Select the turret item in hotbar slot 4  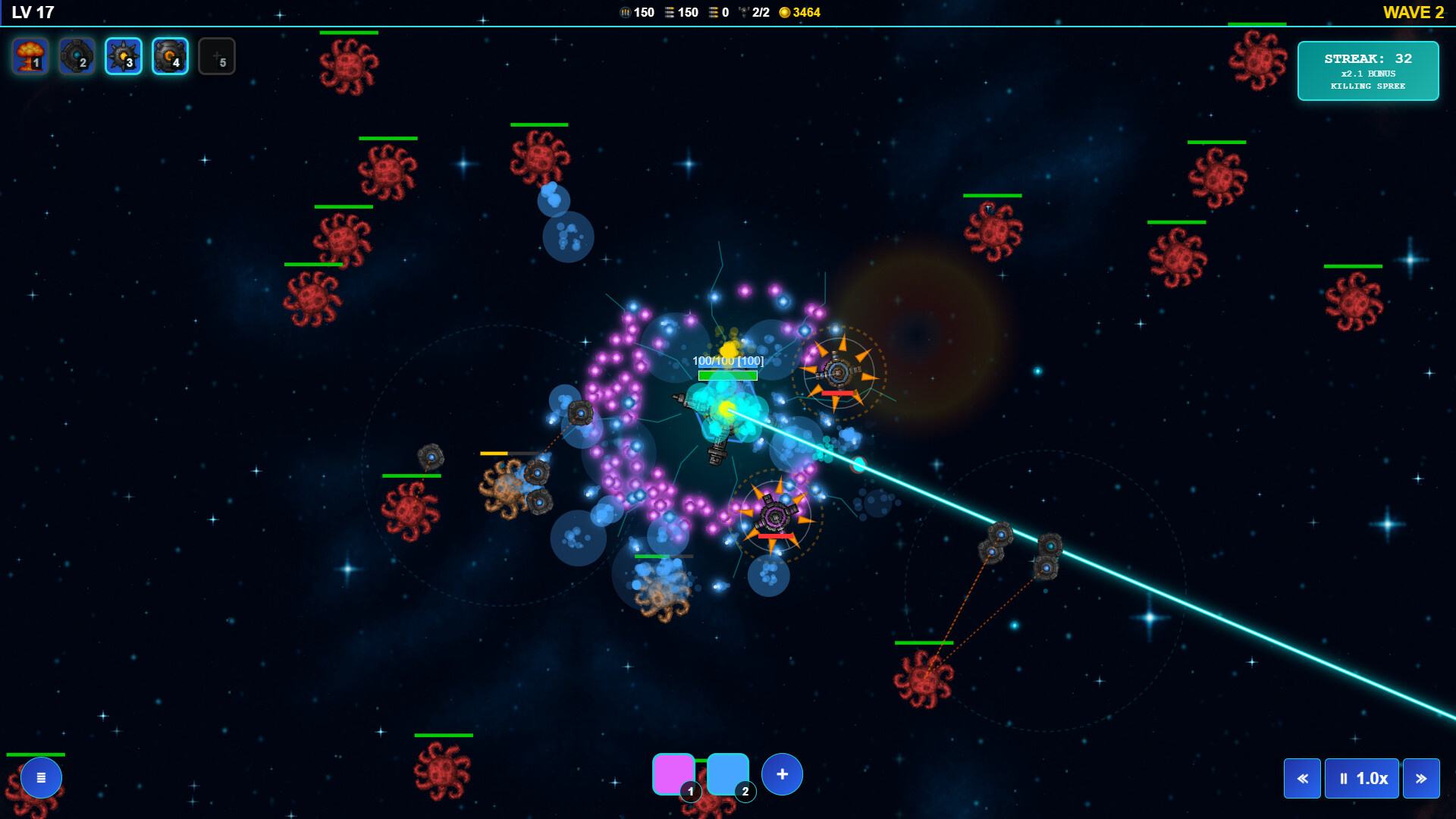pyautogui.click(x=170, y=55)
